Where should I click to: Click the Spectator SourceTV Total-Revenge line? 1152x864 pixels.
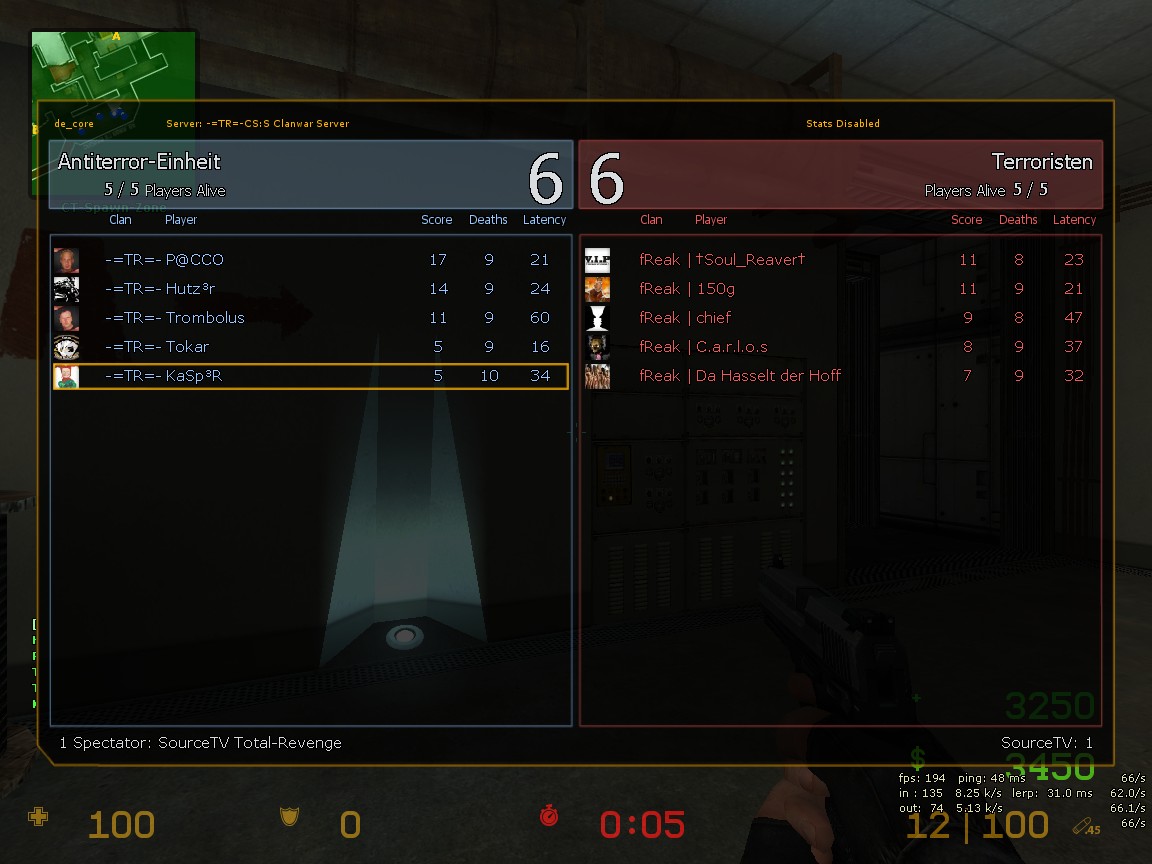(x=200, y=743)
